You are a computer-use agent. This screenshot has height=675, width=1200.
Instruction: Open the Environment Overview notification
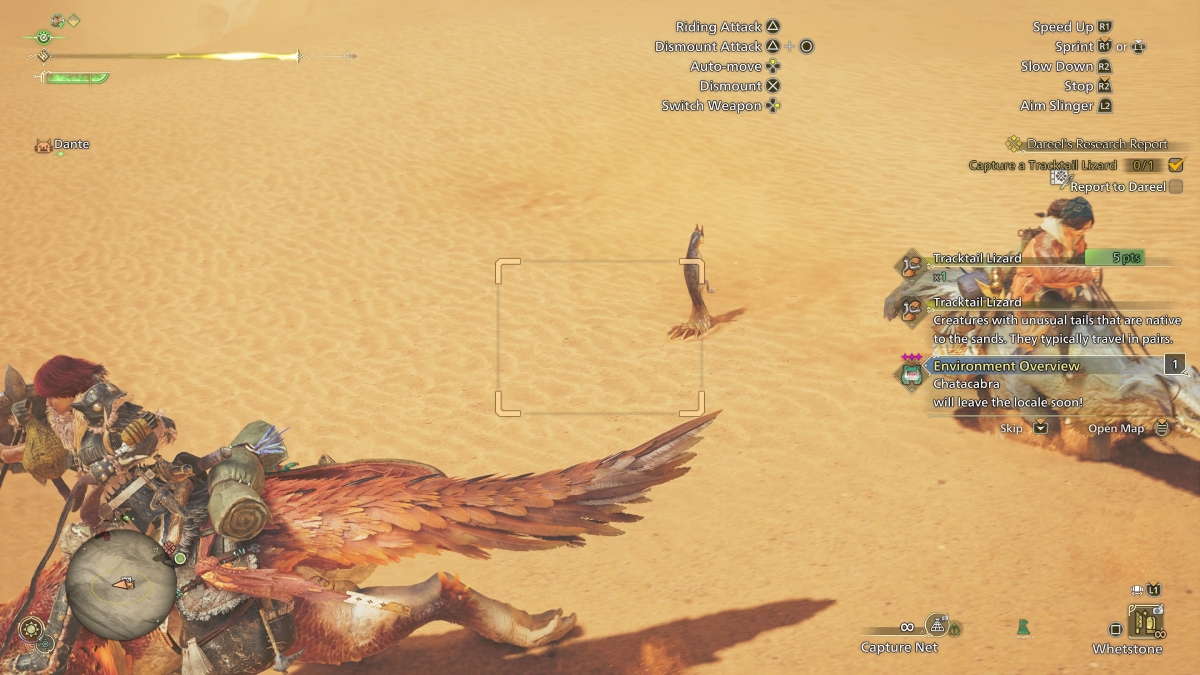pyautogui.click(x=1006, y=366)
